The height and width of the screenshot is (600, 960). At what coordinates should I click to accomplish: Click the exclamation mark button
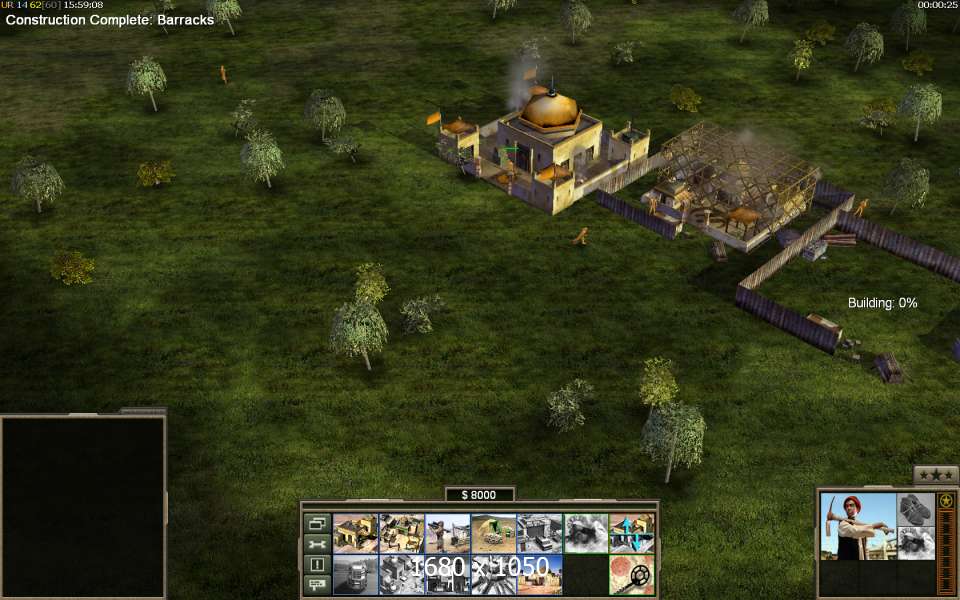(317, 564)
